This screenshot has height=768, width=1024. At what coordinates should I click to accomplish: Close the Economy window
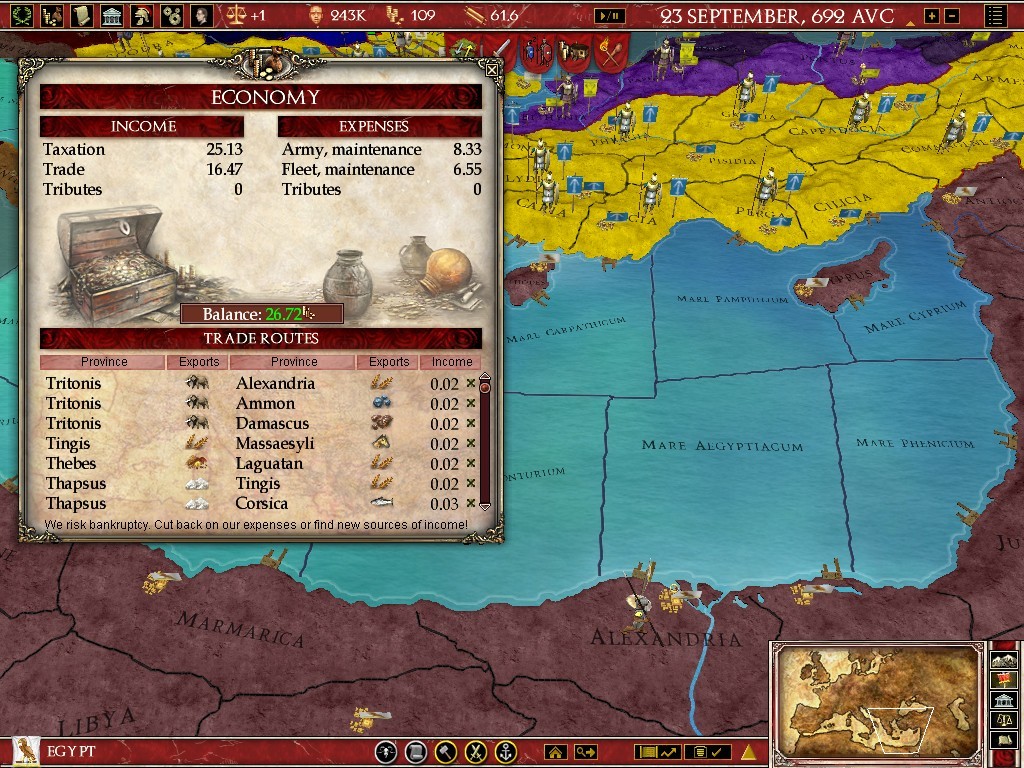[x=491, y=70]
